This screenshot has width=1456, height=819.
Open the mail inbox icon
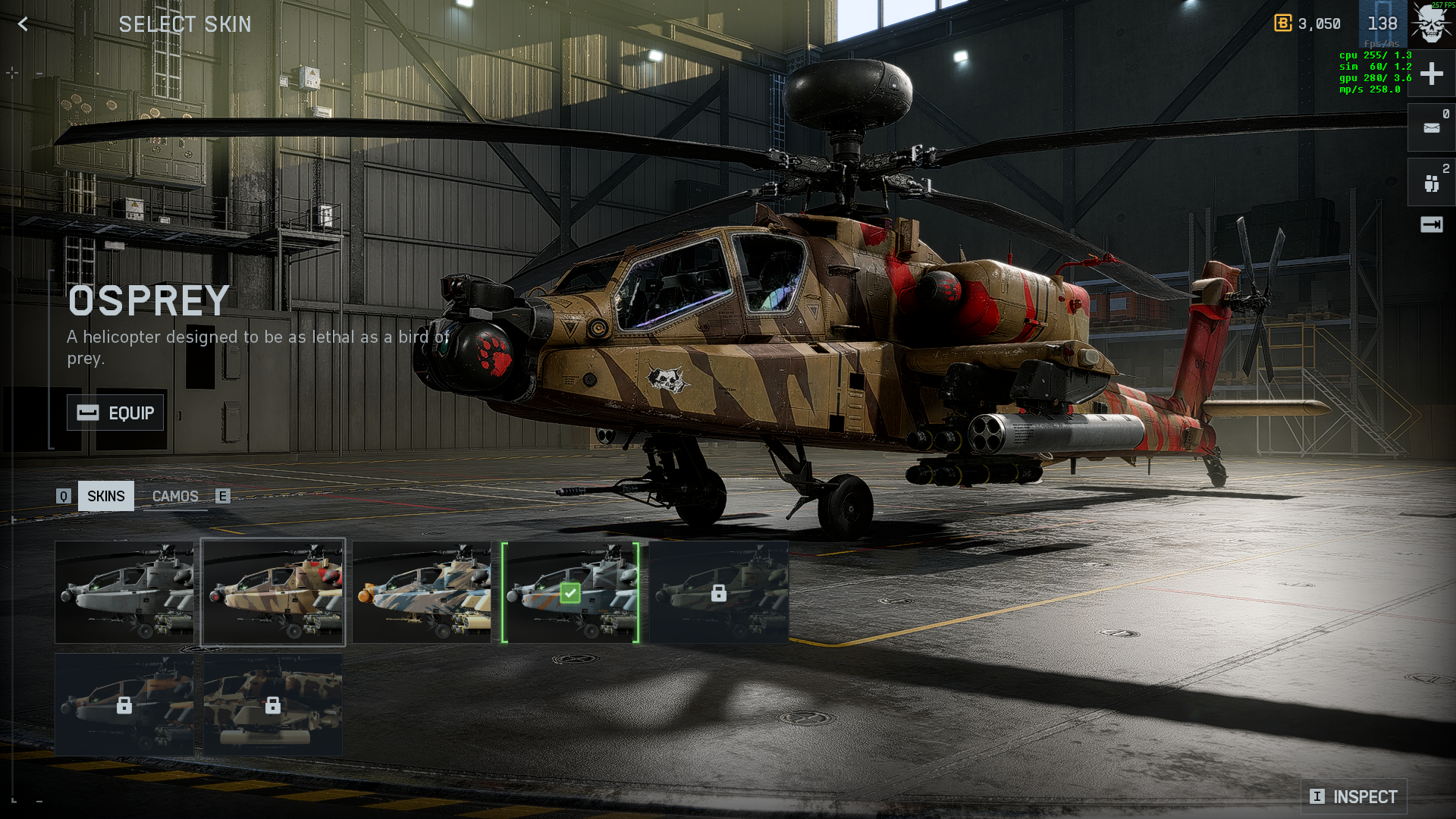pyautogui.click(x=1431, y=128)
